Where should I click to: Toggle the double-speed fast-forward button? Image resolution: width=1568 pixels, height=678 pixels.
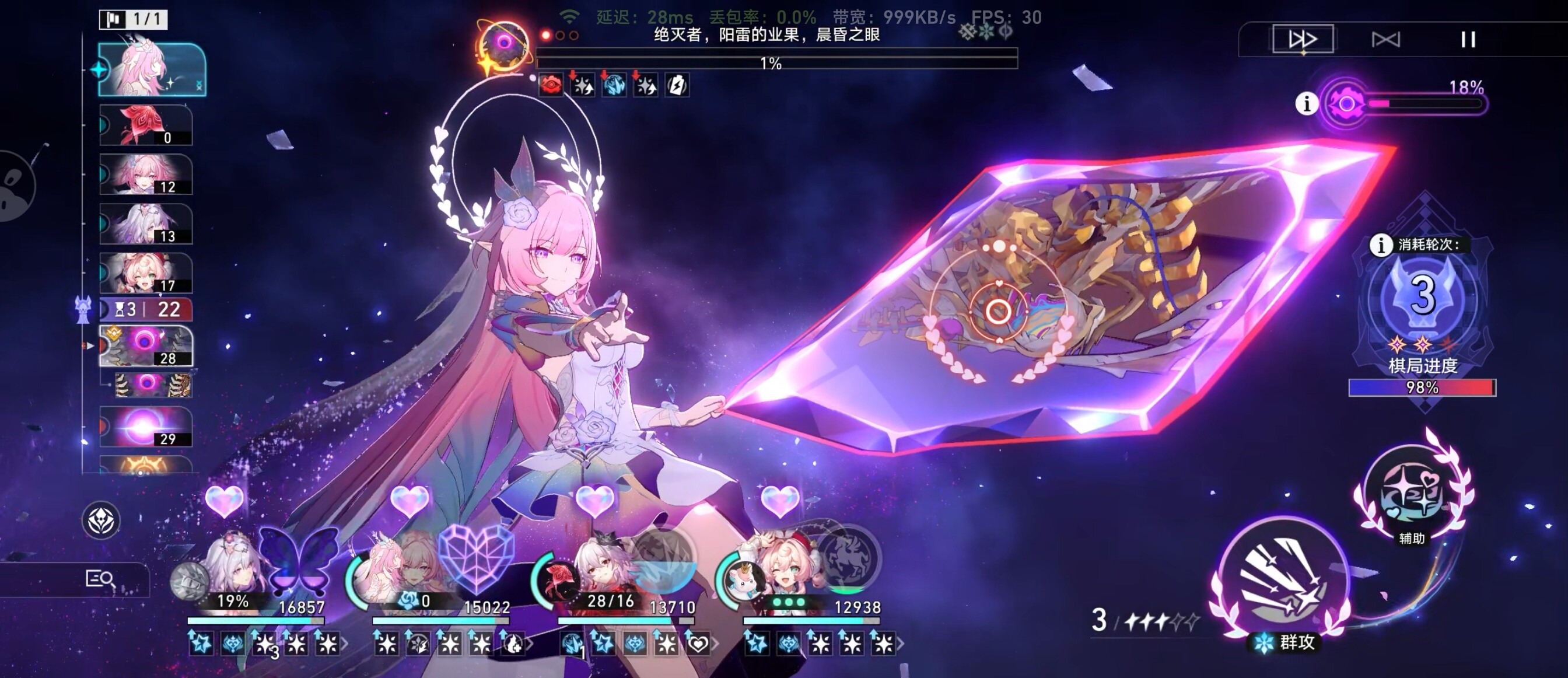tap(1303, 40)
